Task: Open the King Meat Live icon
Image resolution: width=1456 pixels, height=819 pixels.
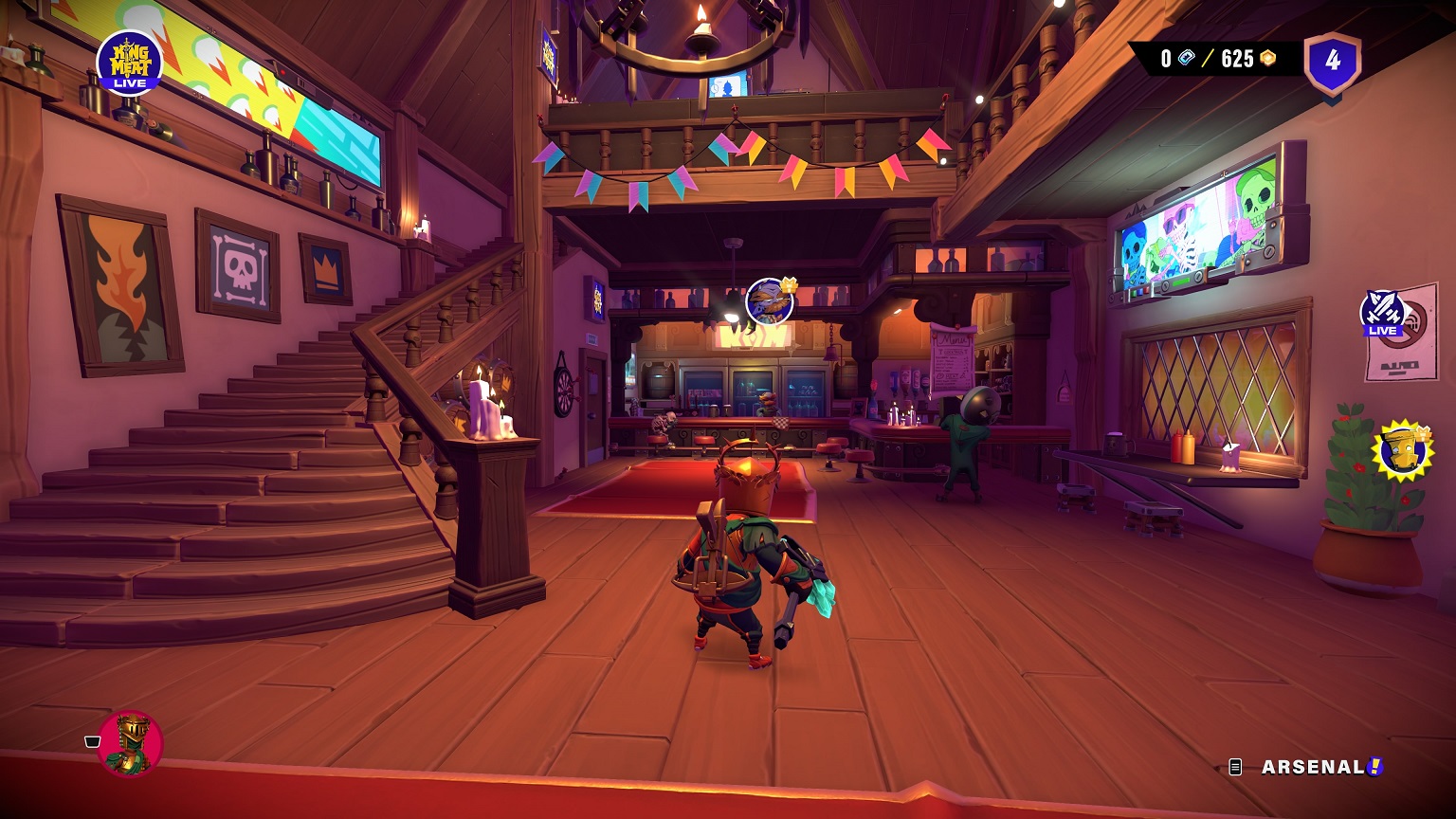Action: 130,63
